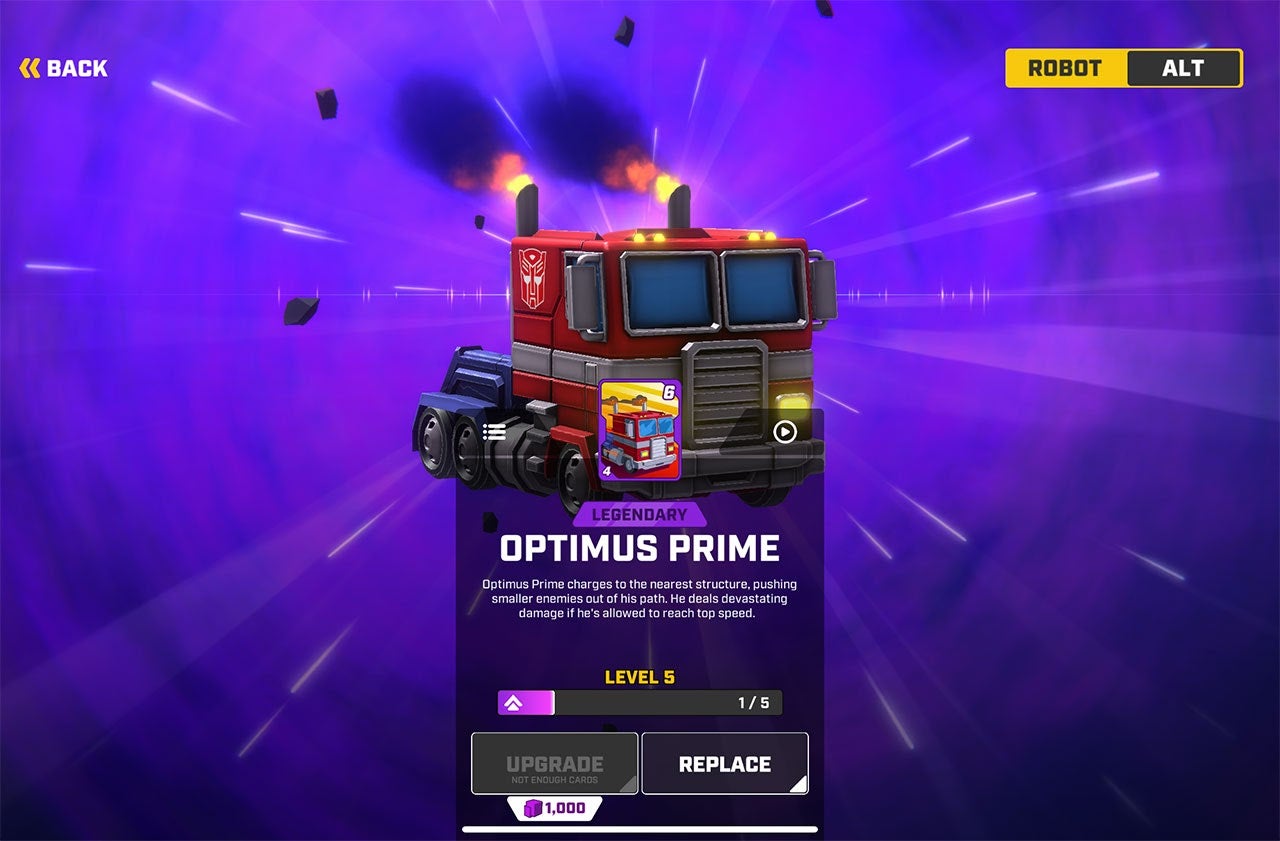1280x841 pixels.
Task: Switch the view to ALT mode
Action: (x=1185, y=68)
